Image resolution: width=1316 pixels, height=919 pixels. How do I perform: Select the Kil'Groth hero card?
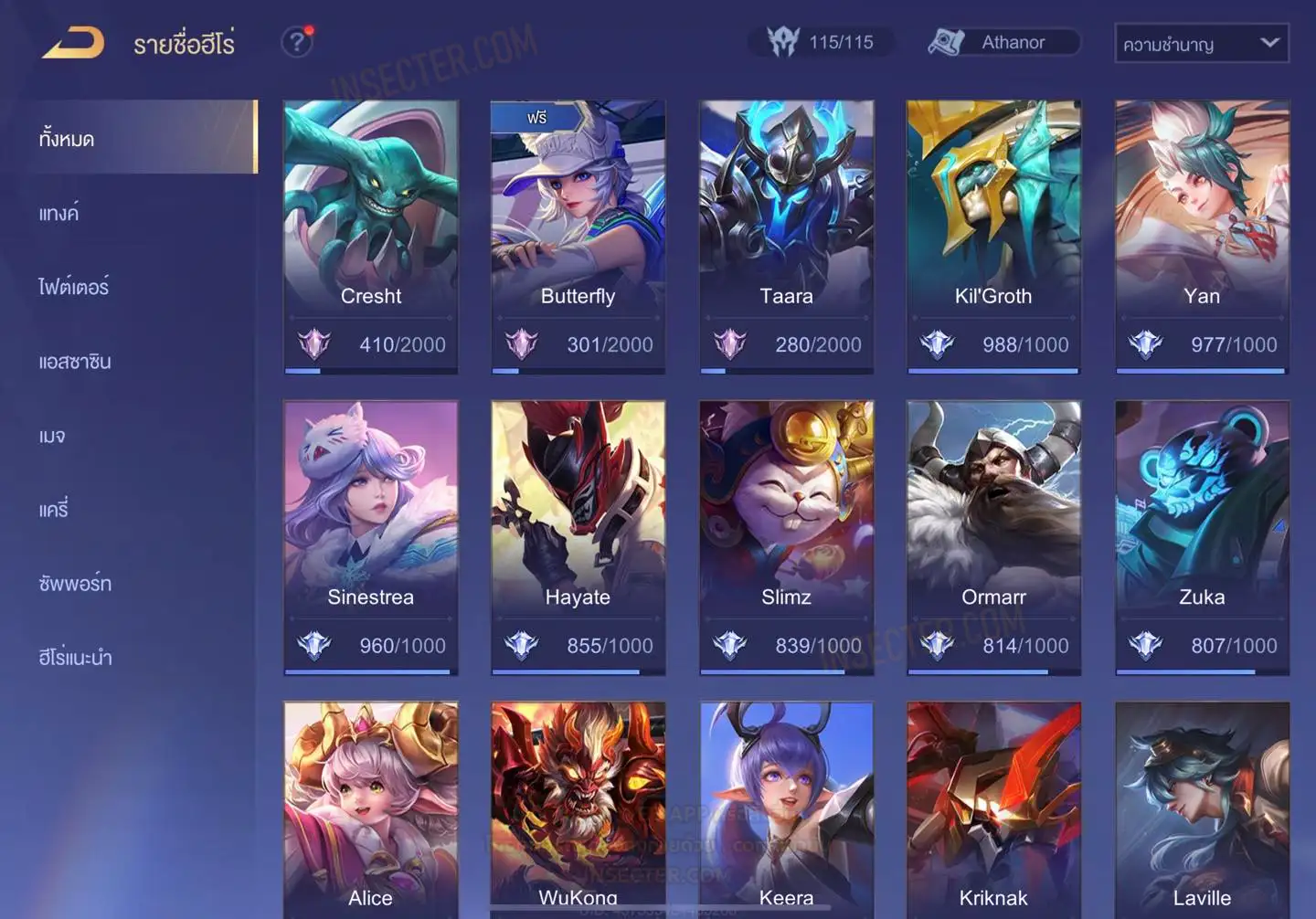tap(993, 236)
